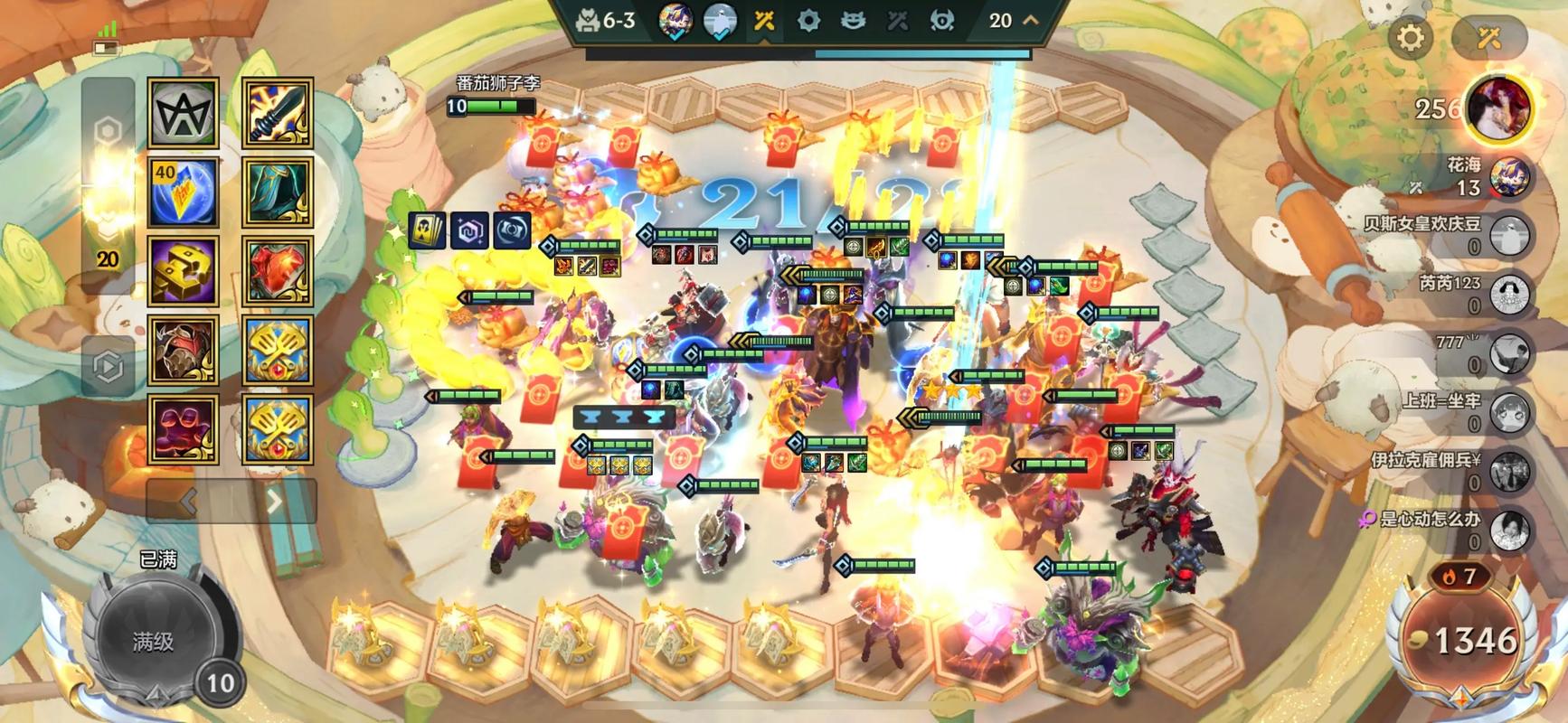This screenshot has height=723, width=1568.
Task: Select the blue orb item marked 40
Action: point(184,192)
